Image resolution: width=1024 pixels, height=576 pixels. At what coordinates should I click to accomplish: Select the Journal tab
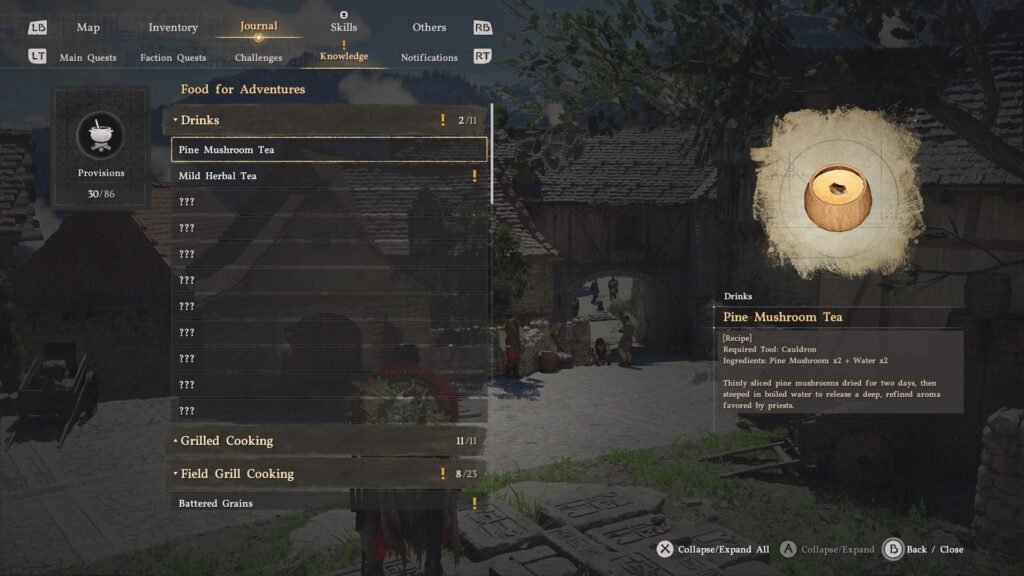tap(259, 26)
